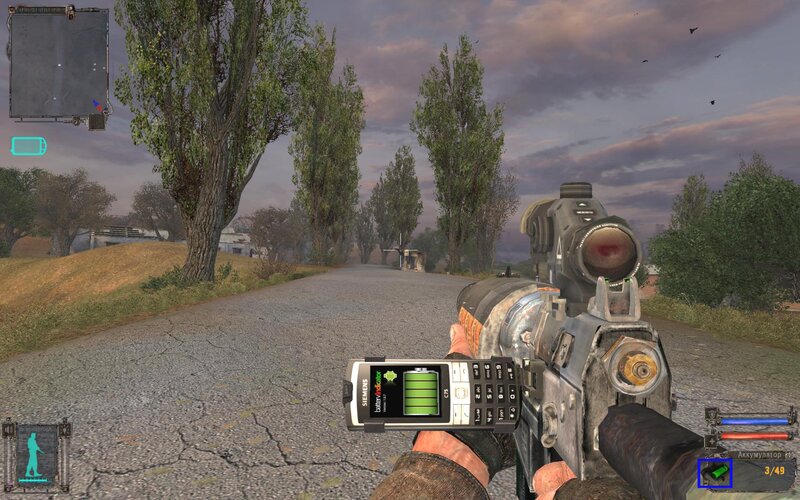Click the minimap panel
Viewport: 800px width, 500px height.
click(57, 63)
